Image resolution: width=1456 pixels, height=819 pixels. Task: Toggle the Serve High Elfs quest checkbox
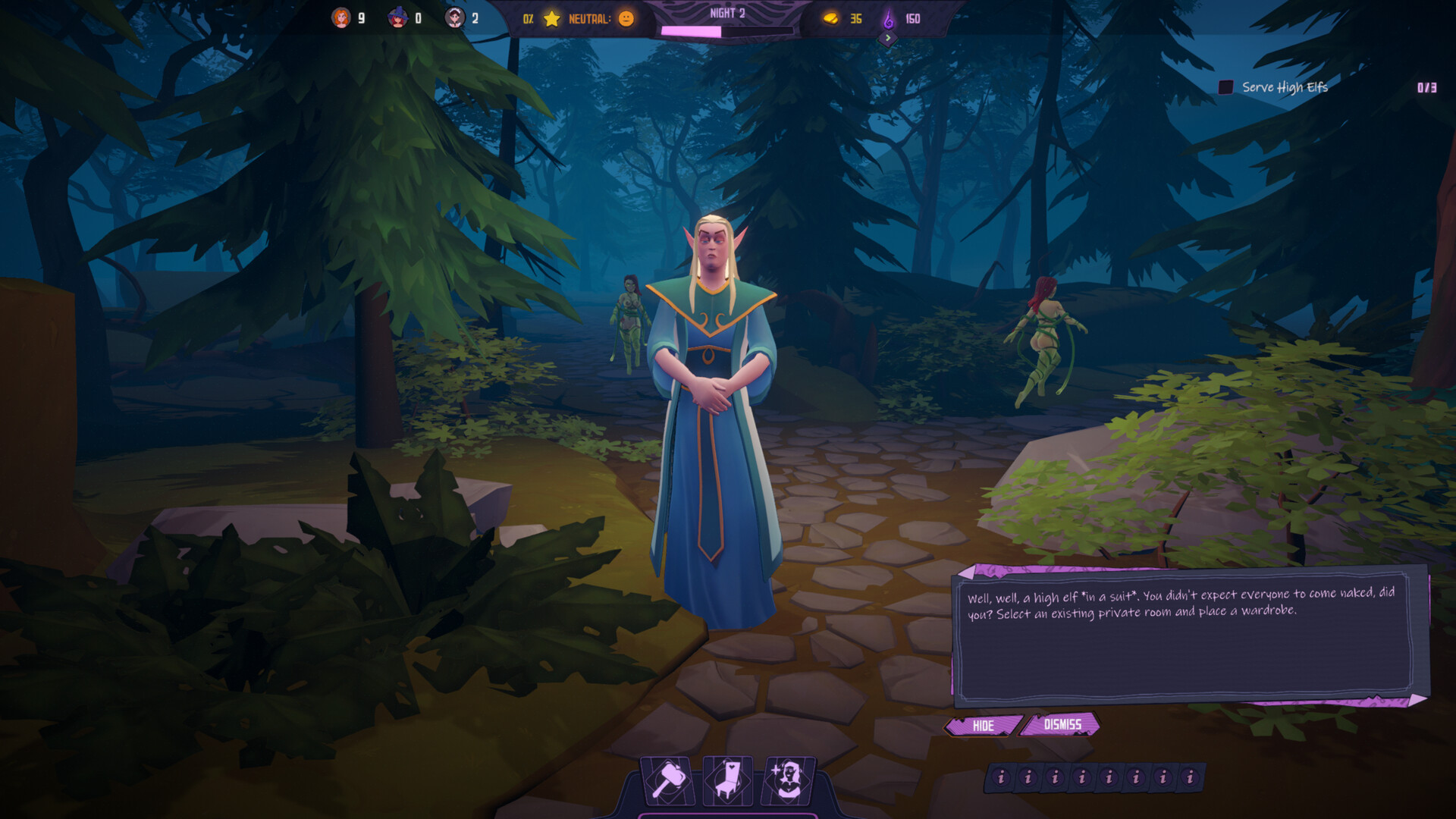point(1225,87)
